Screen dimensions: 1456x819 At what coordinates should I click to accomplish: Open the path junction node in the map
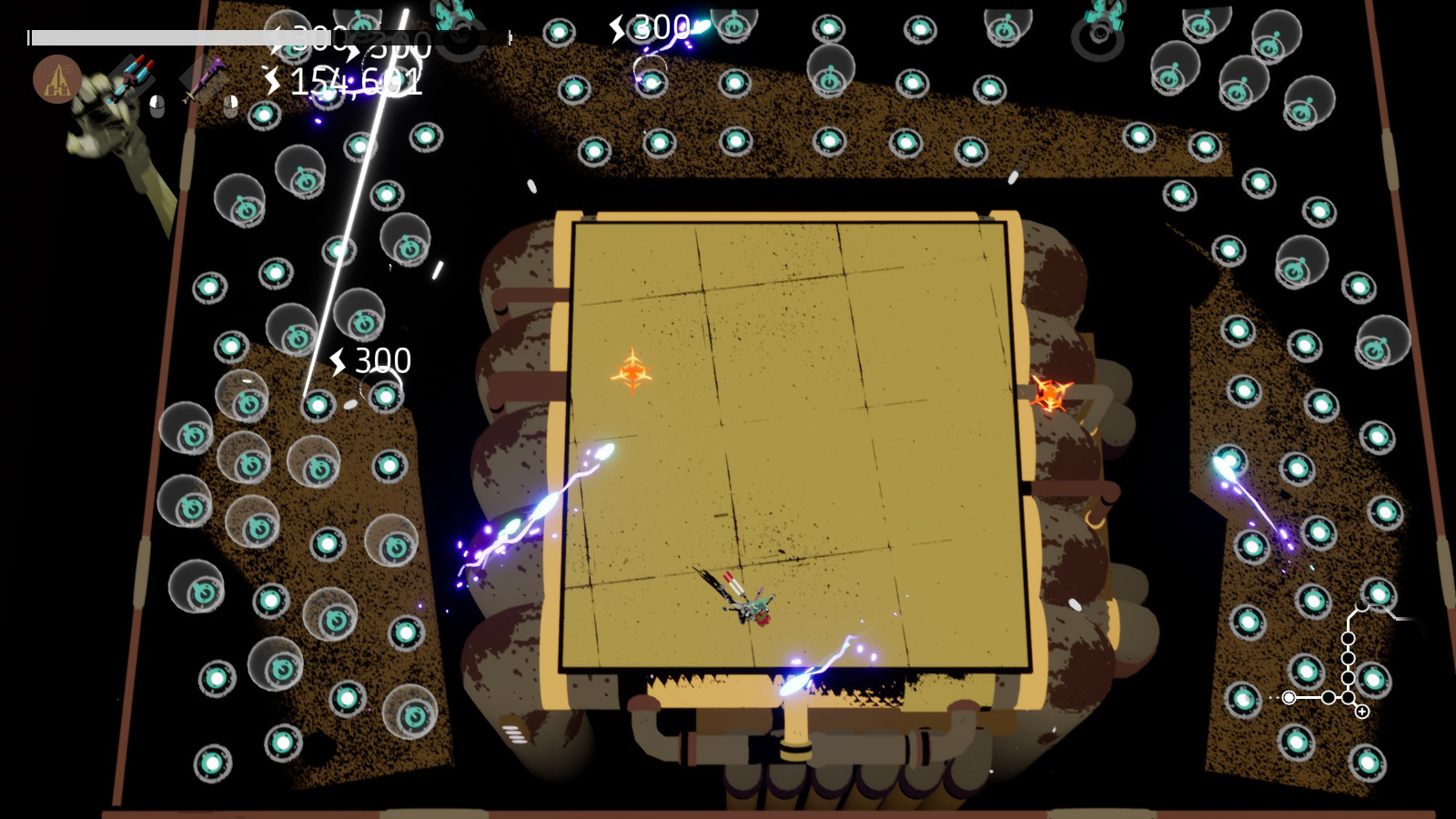tap(1348, 698)
